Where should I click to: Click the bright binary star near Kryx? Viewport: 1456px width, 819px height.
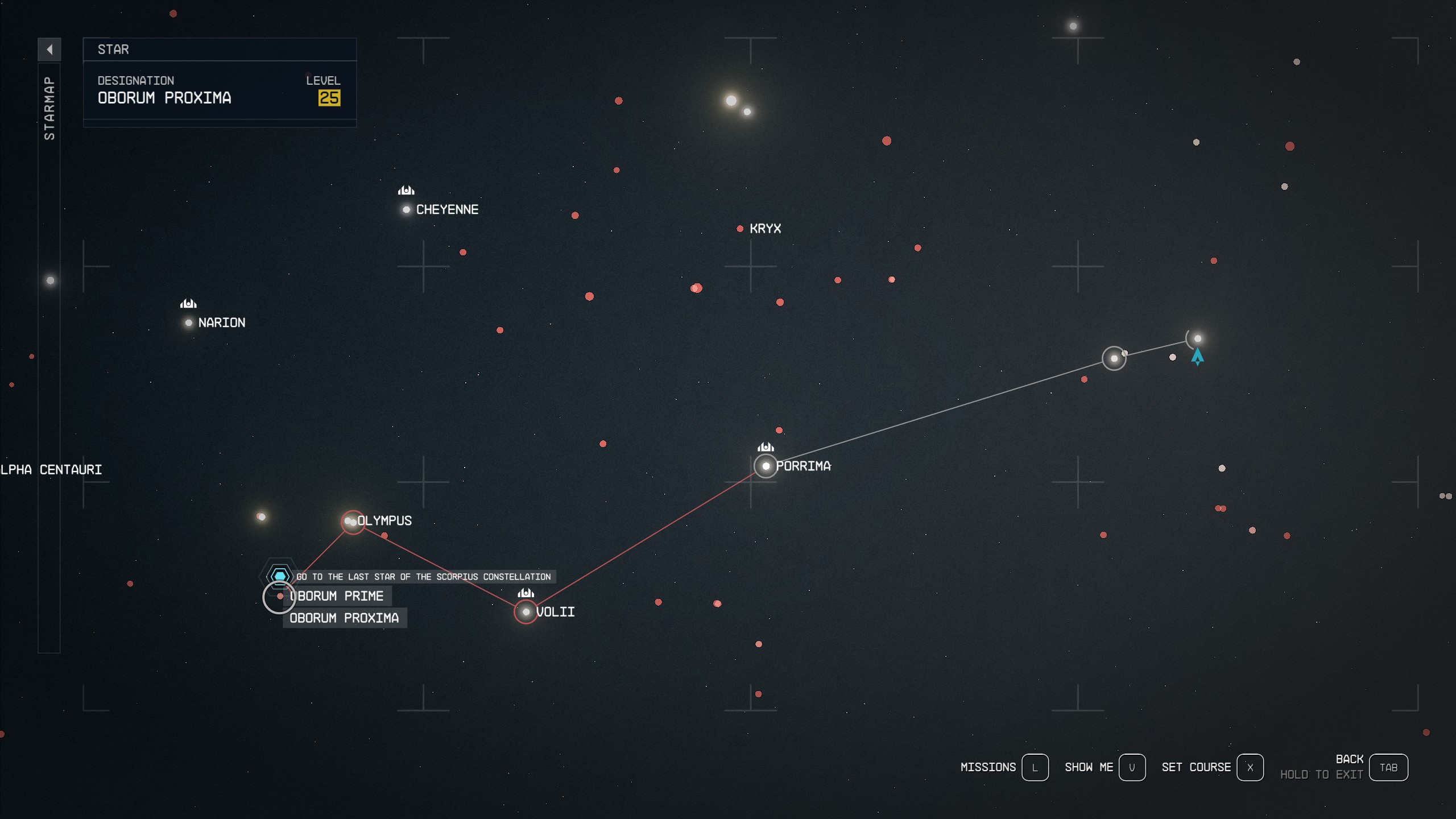point(731,101)
